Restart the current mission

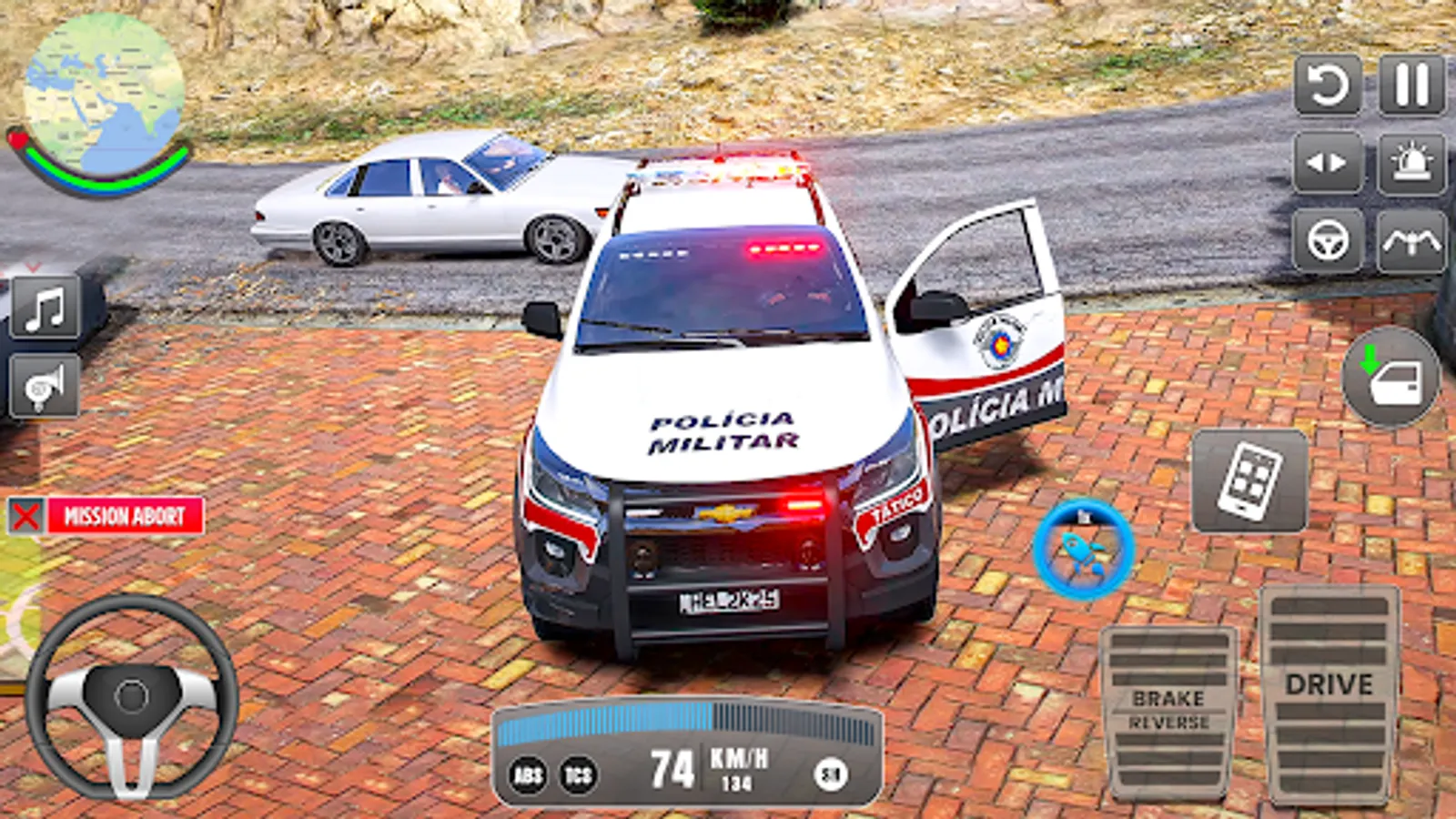pos(1328,87)
